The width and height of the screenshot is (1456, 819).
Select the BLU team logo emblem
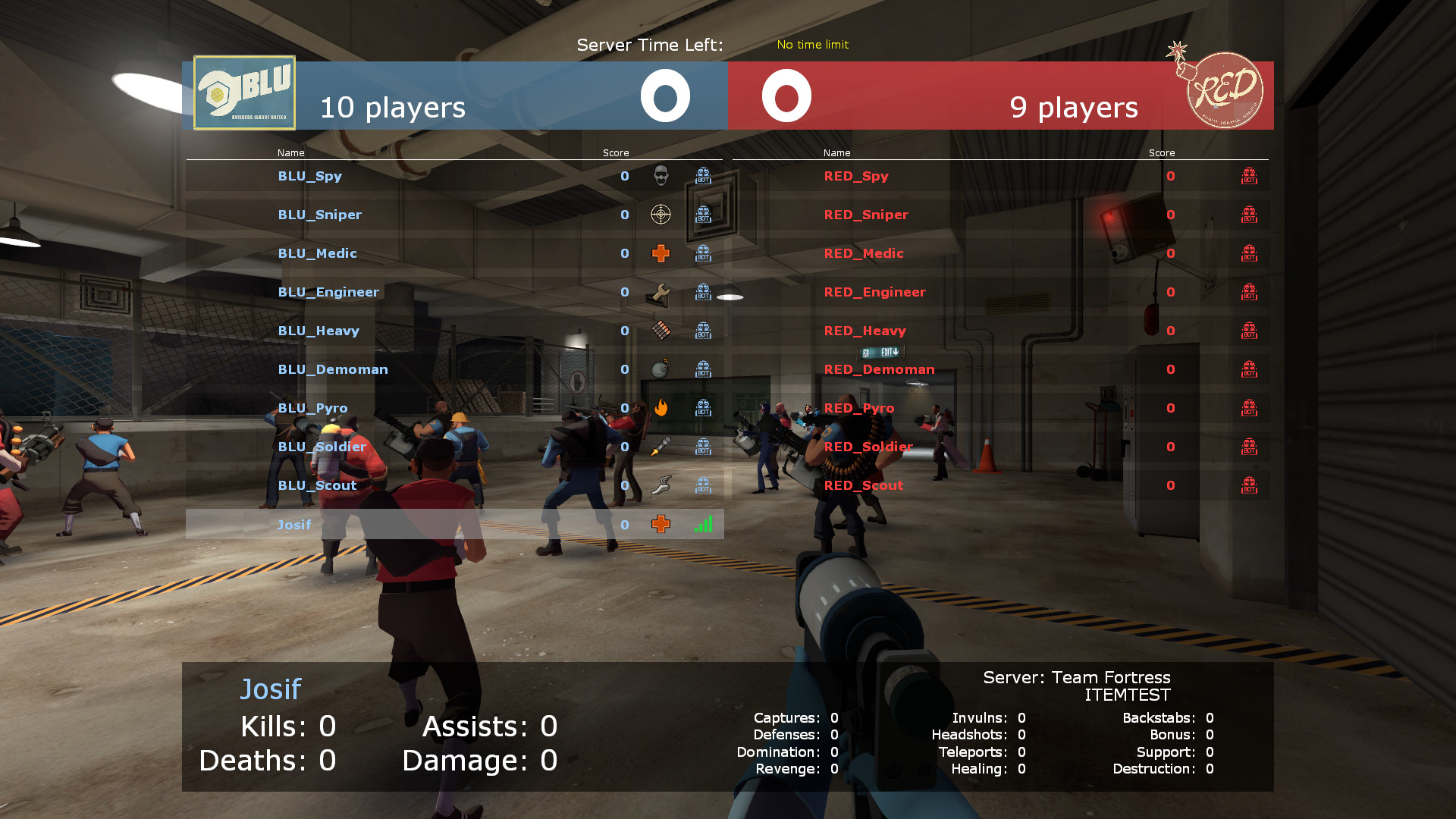point(243,92)
